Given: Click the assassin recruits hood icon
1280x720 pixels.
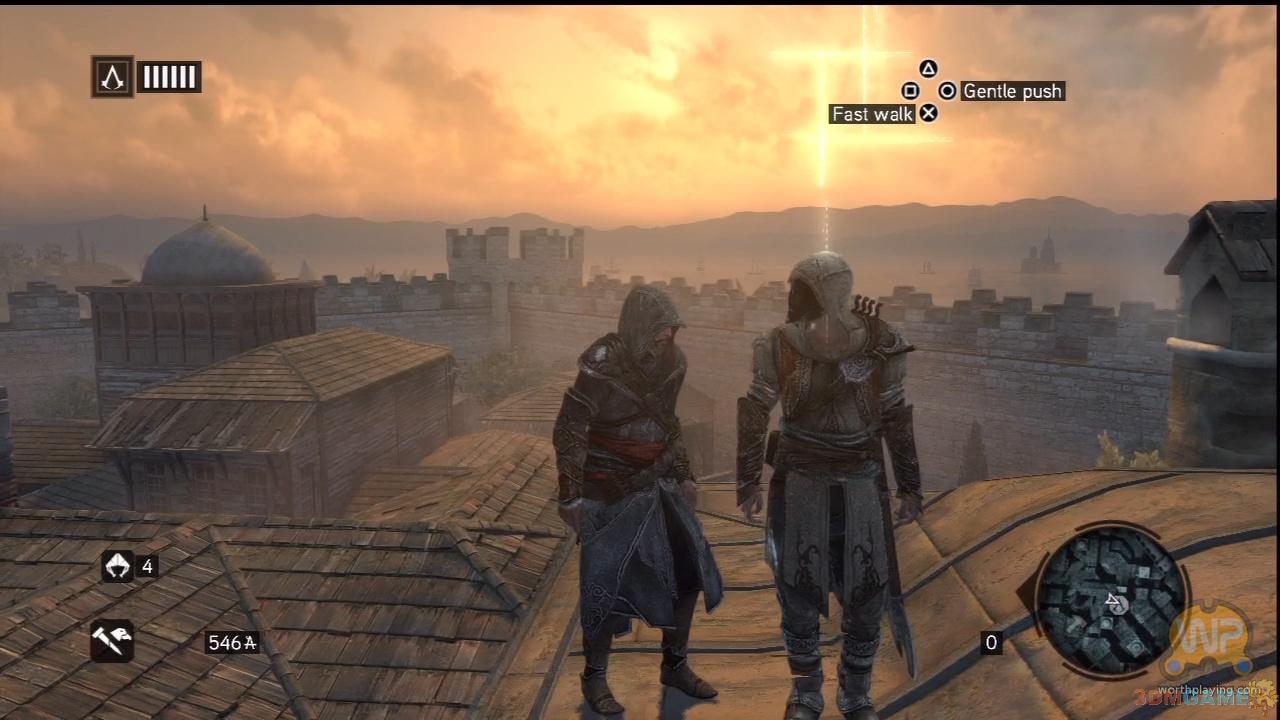Looking at the screenshot, I should tap(117, 566).
